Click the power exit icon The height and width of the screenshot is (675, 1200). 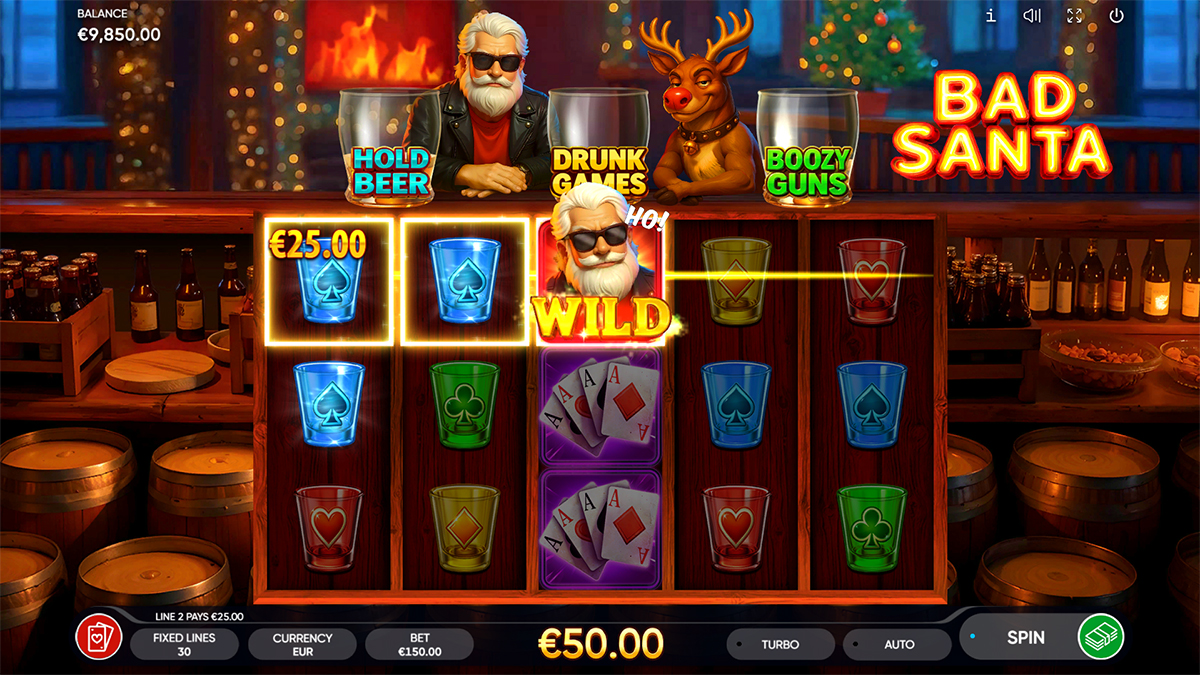1117,16
